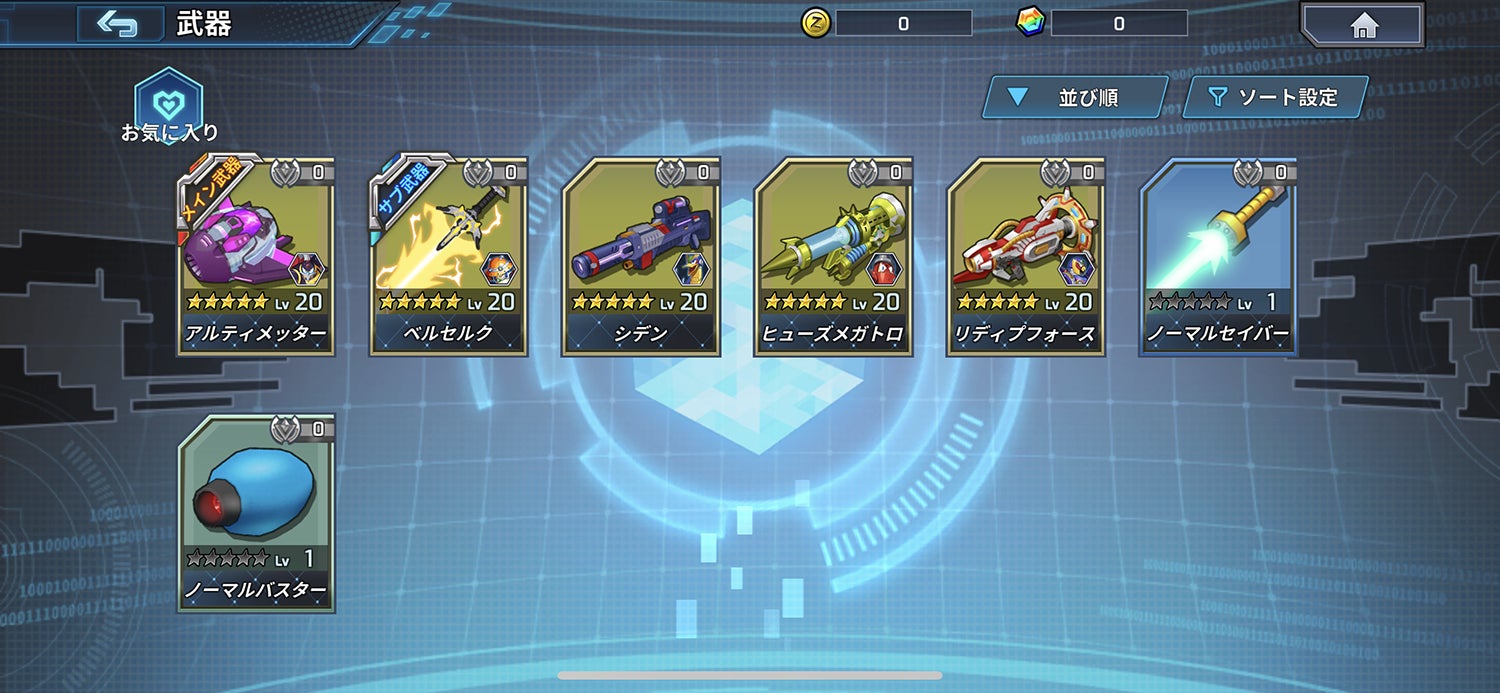Open the 並び順 sort order dropdown
Image resolution: width=1500 pixels, height=693 pixels.
click(1074, 97)
